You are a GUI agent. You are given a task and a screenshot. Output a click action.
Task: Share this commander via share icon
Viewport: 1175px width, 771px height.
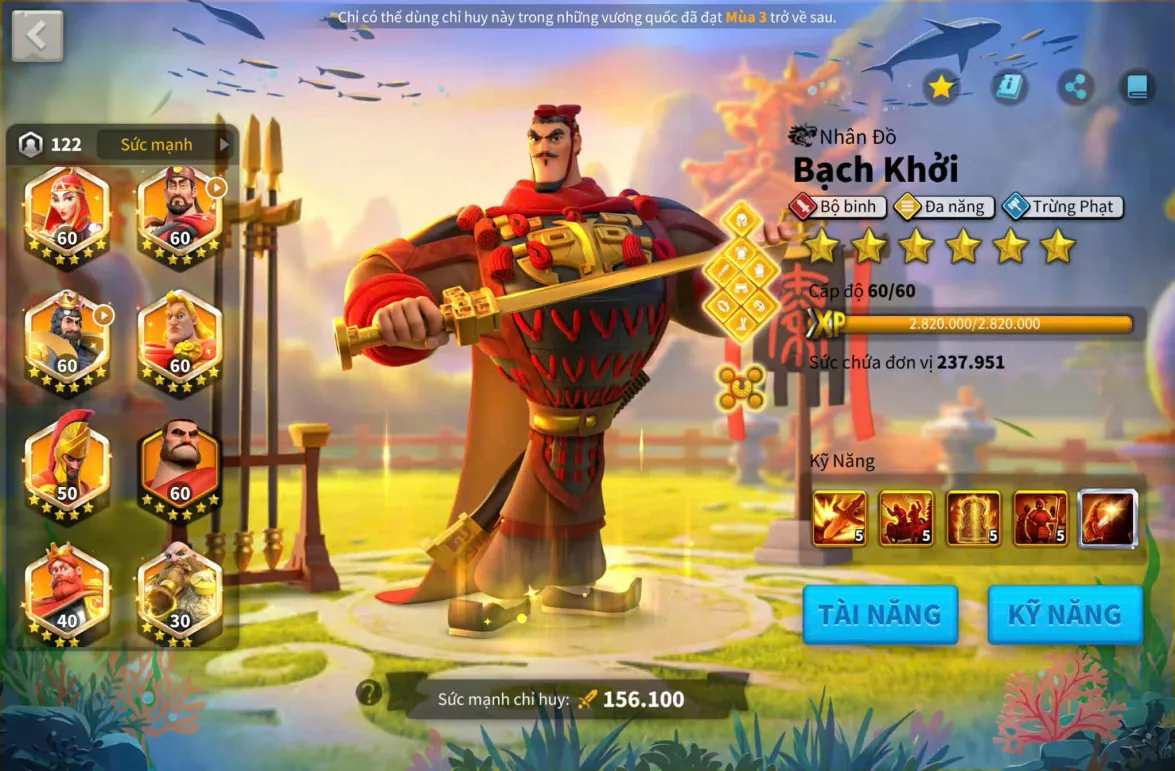[1076, 87]
